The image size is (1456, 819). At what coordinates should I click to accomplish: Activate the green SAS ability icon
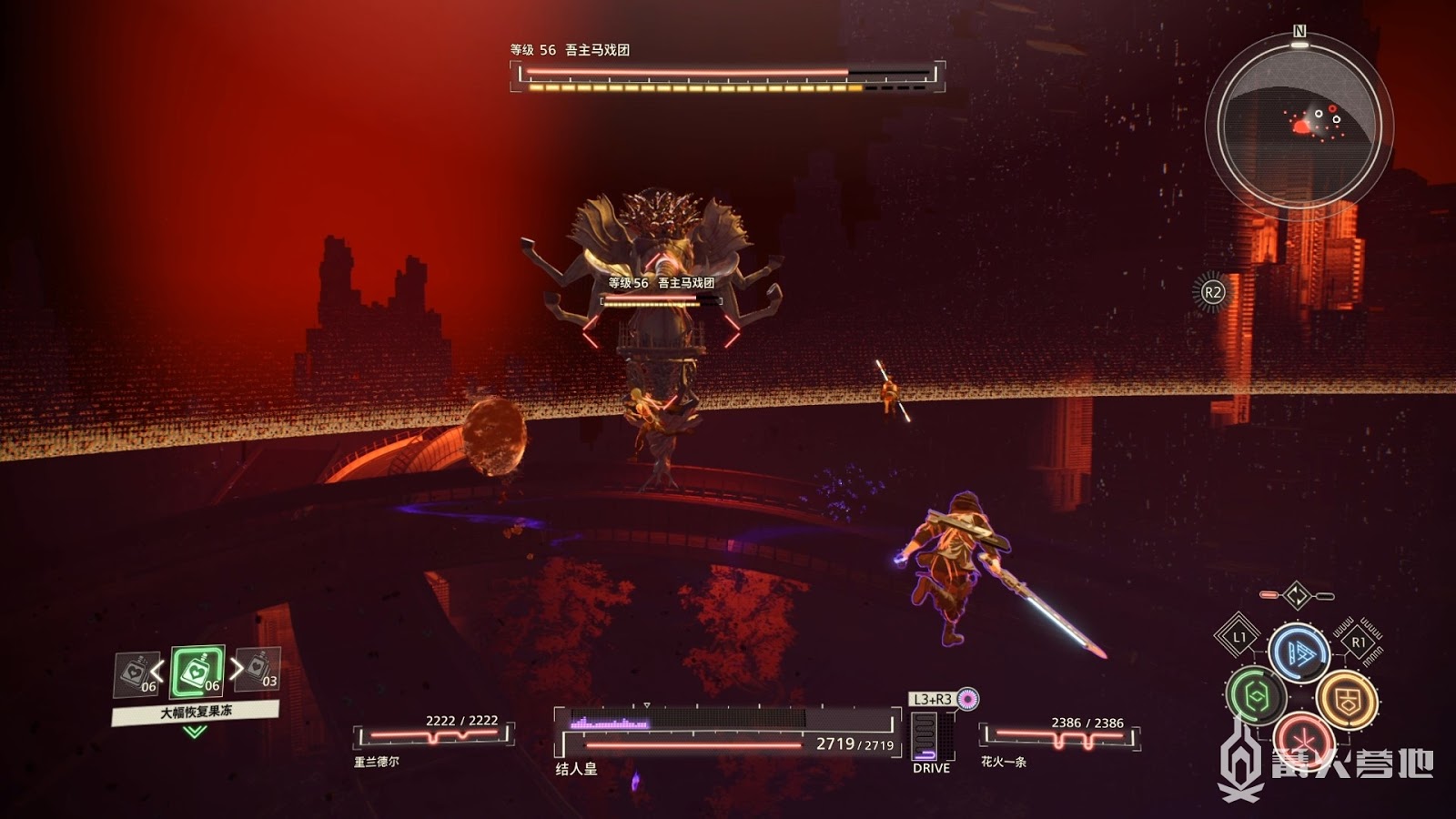tap(1256, 696)
